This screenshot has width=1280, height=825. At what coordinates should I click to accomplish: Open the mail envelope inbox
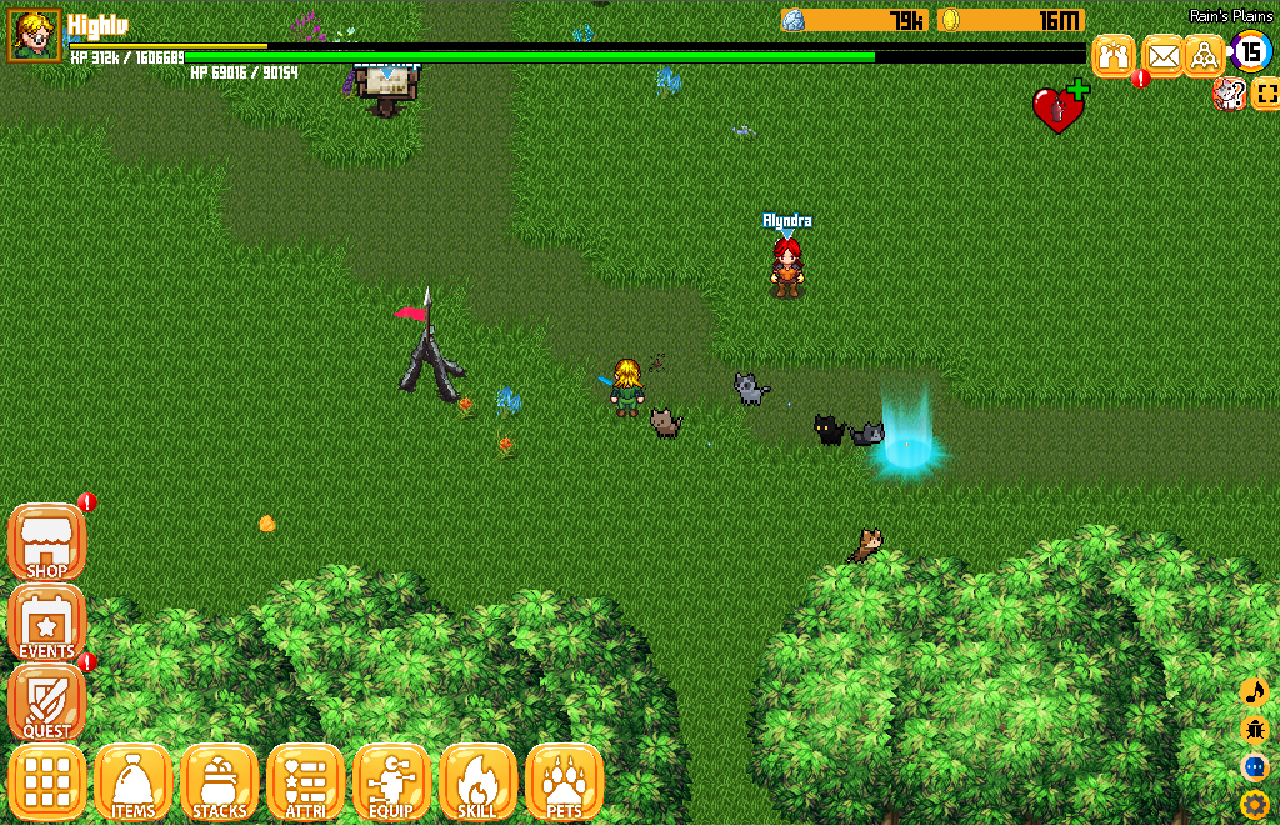(x=1163, y=55)
